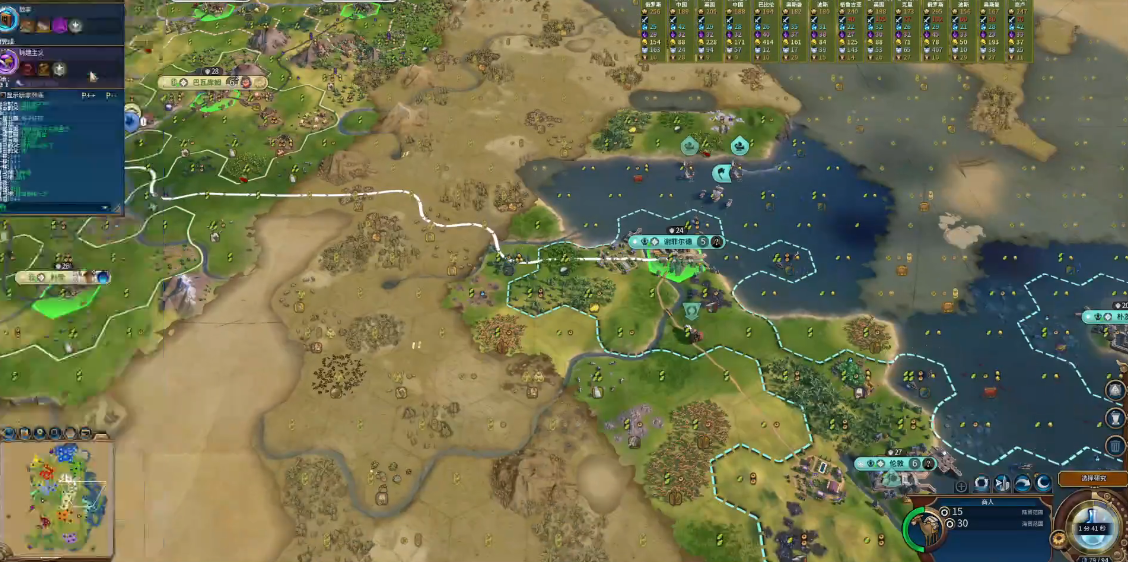
Task: Open the 选择研究 (choose research) notification
Action: [x=1092, y=479]
